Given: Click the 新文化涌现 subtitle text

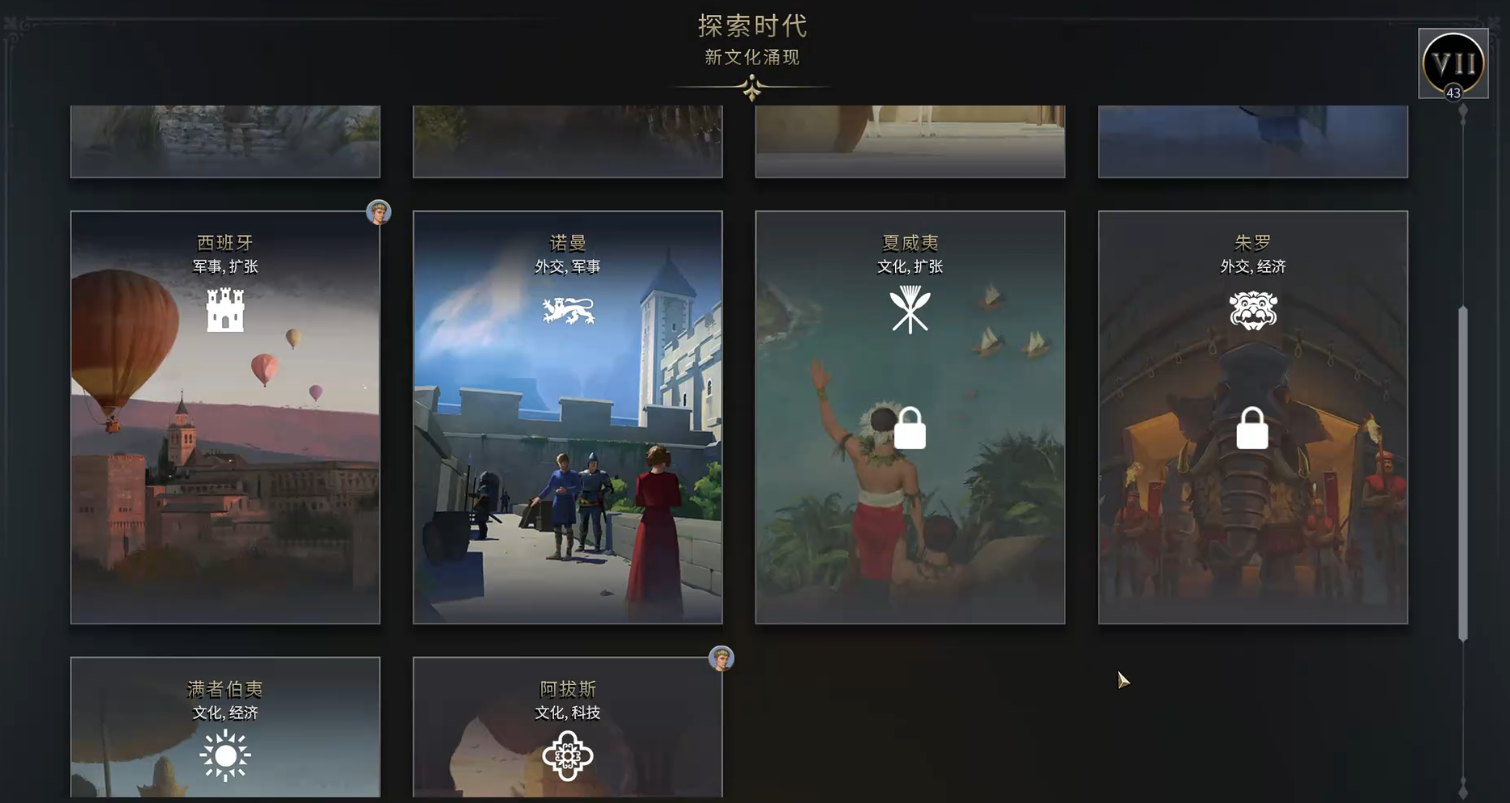Looking at the screenshot, I should [754, 58].
